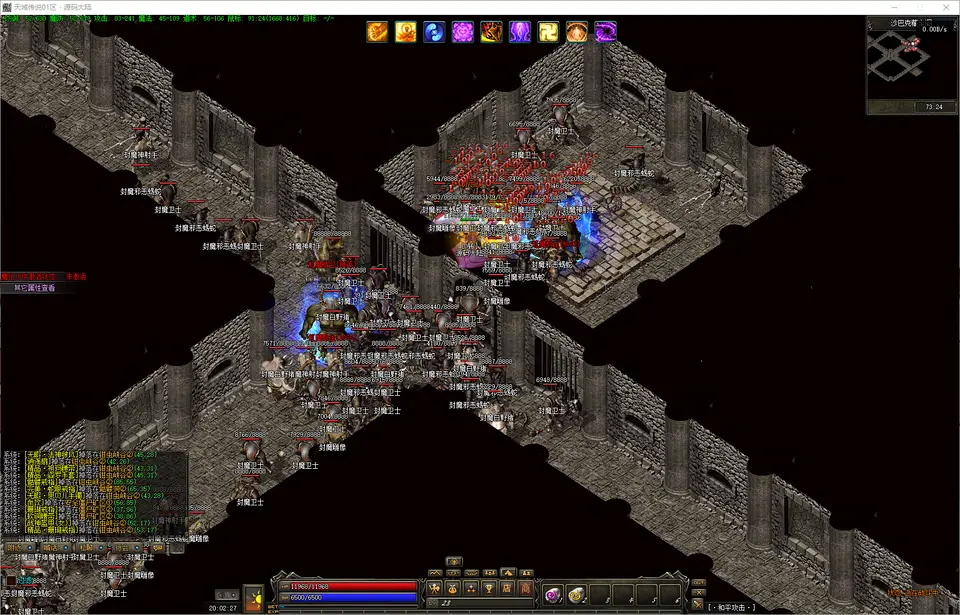Open the character figure menu button

click(434, 587)
